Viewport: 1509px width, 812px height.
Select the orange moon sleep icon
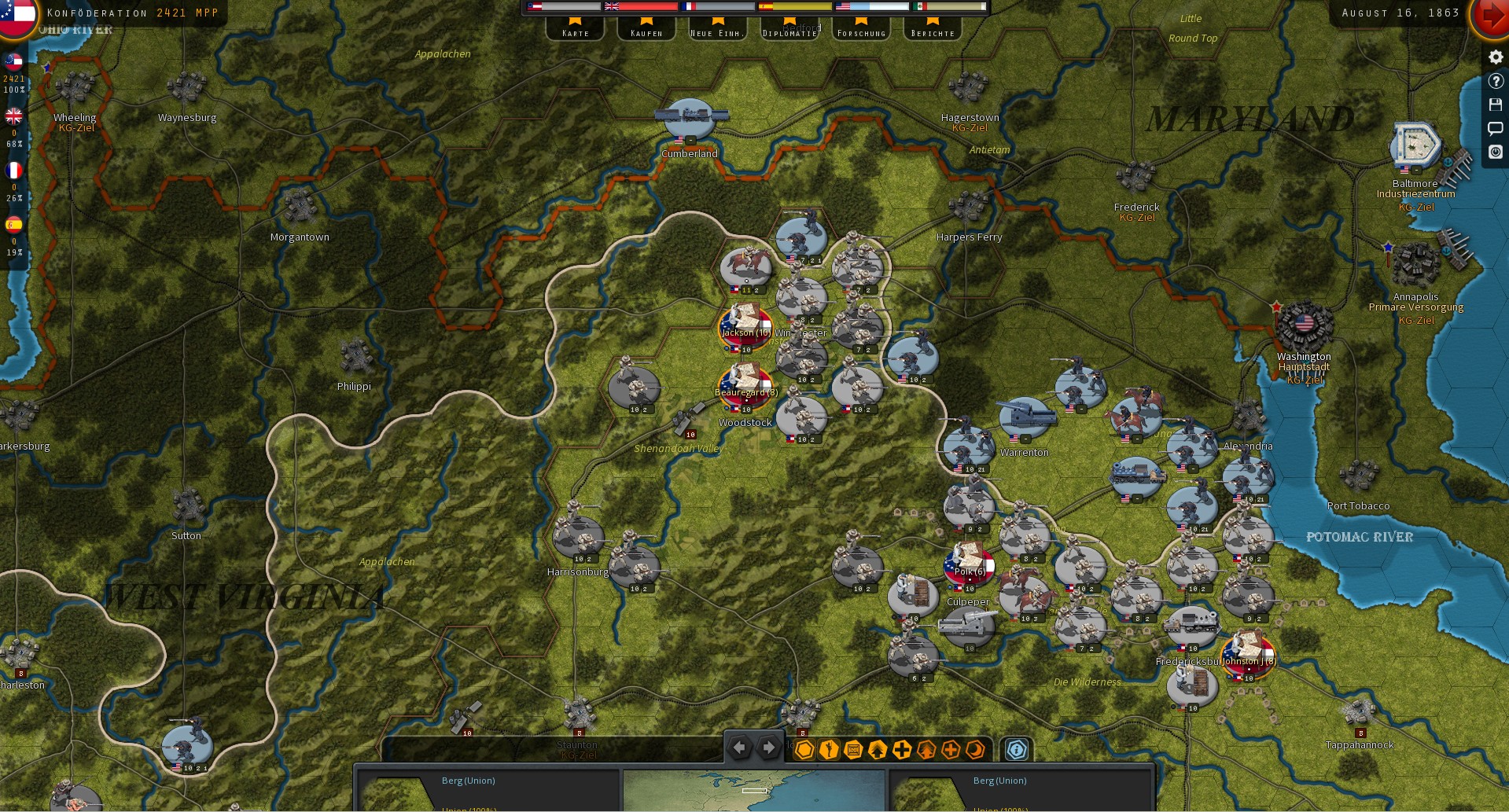(974, 749)
